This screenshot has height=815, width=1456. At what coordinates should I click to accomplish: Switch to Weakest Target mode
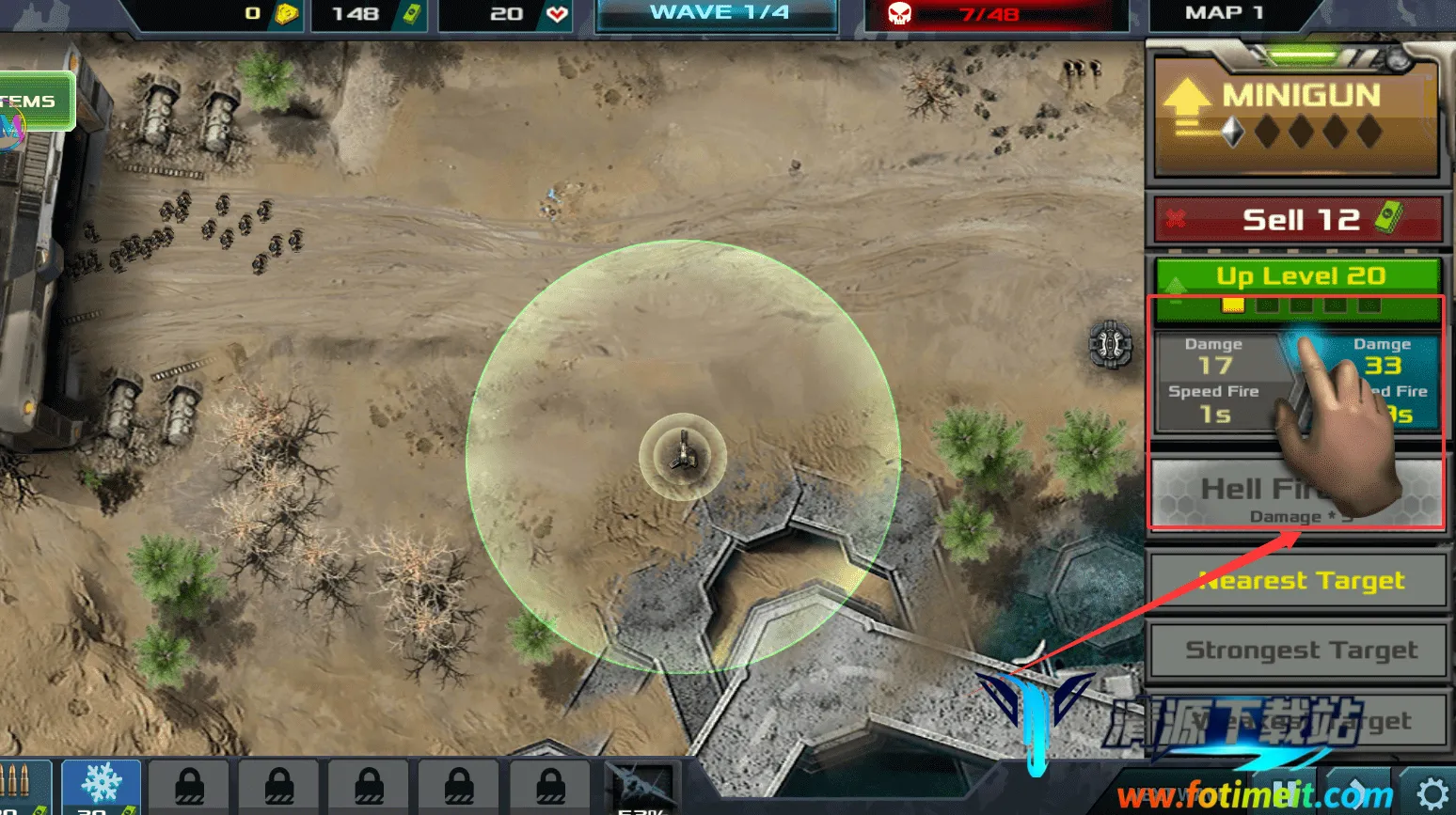point(1298,721)
